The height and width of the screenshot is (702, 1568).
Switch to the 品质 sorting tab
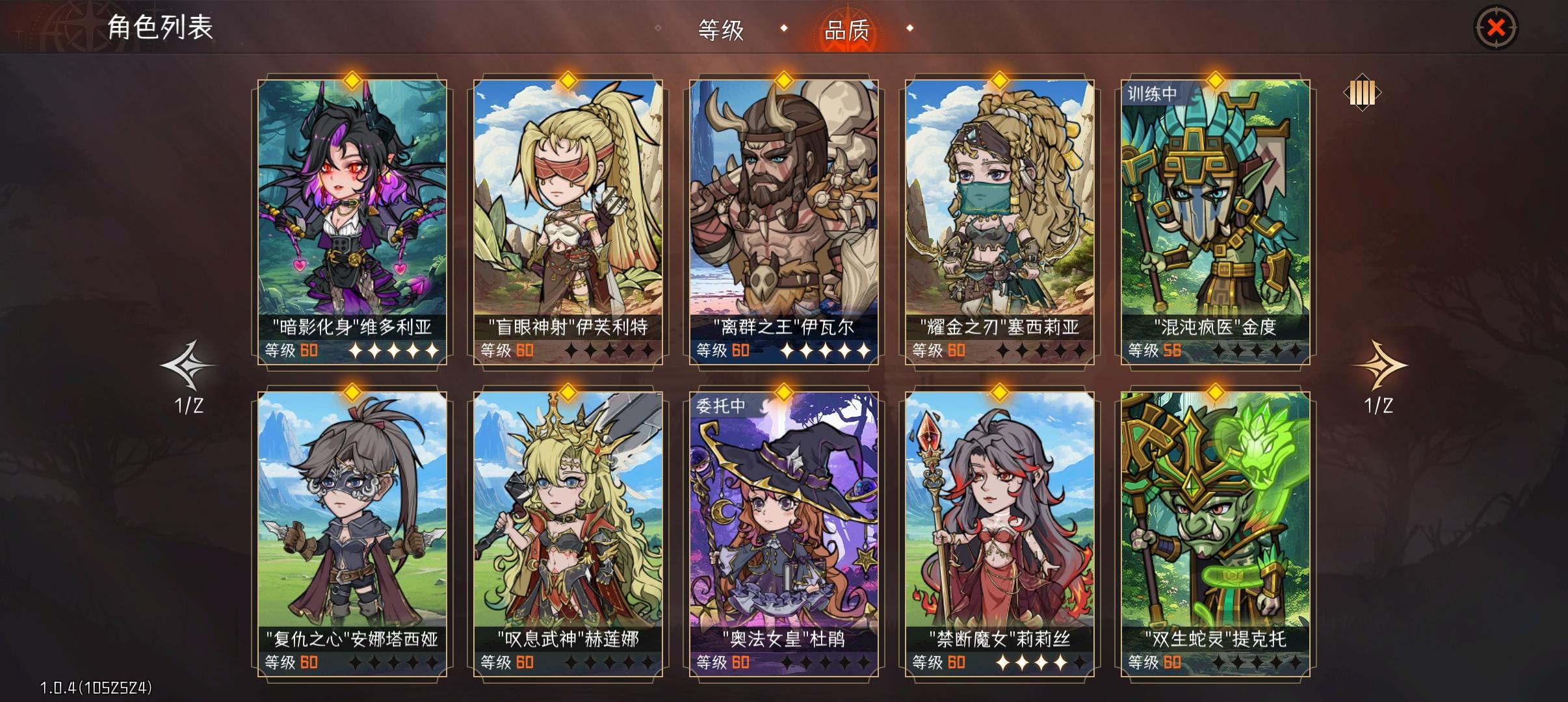846,29
